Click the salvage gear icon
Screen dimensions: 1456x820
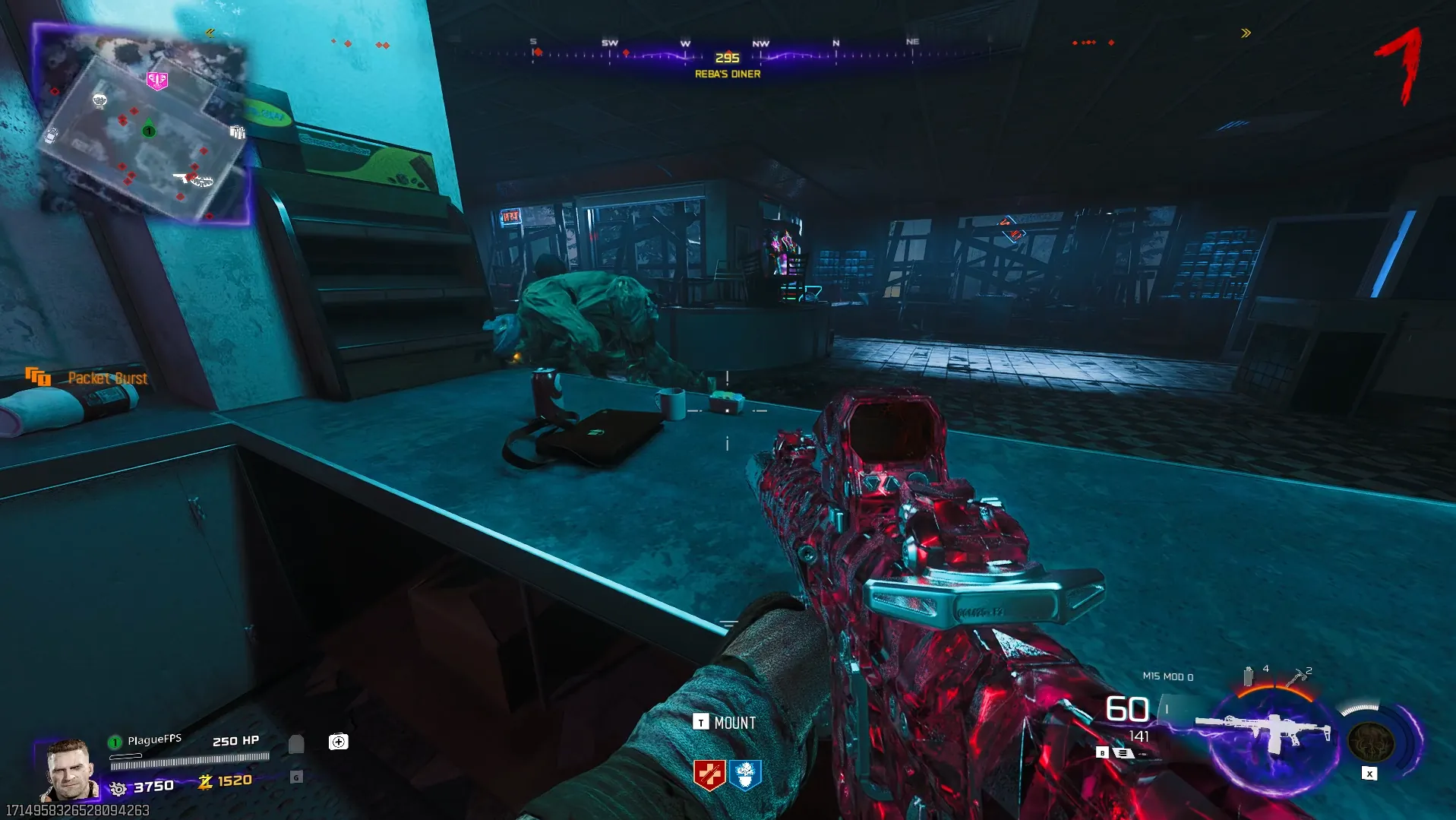[x=118, y=789]
